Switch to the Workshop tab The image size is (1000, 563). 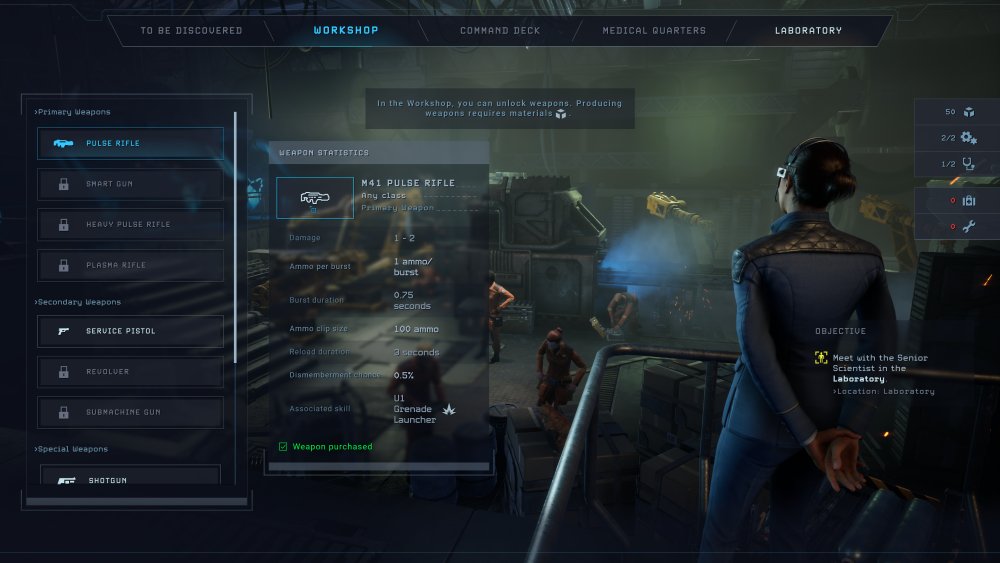click(x=346, y=31)
